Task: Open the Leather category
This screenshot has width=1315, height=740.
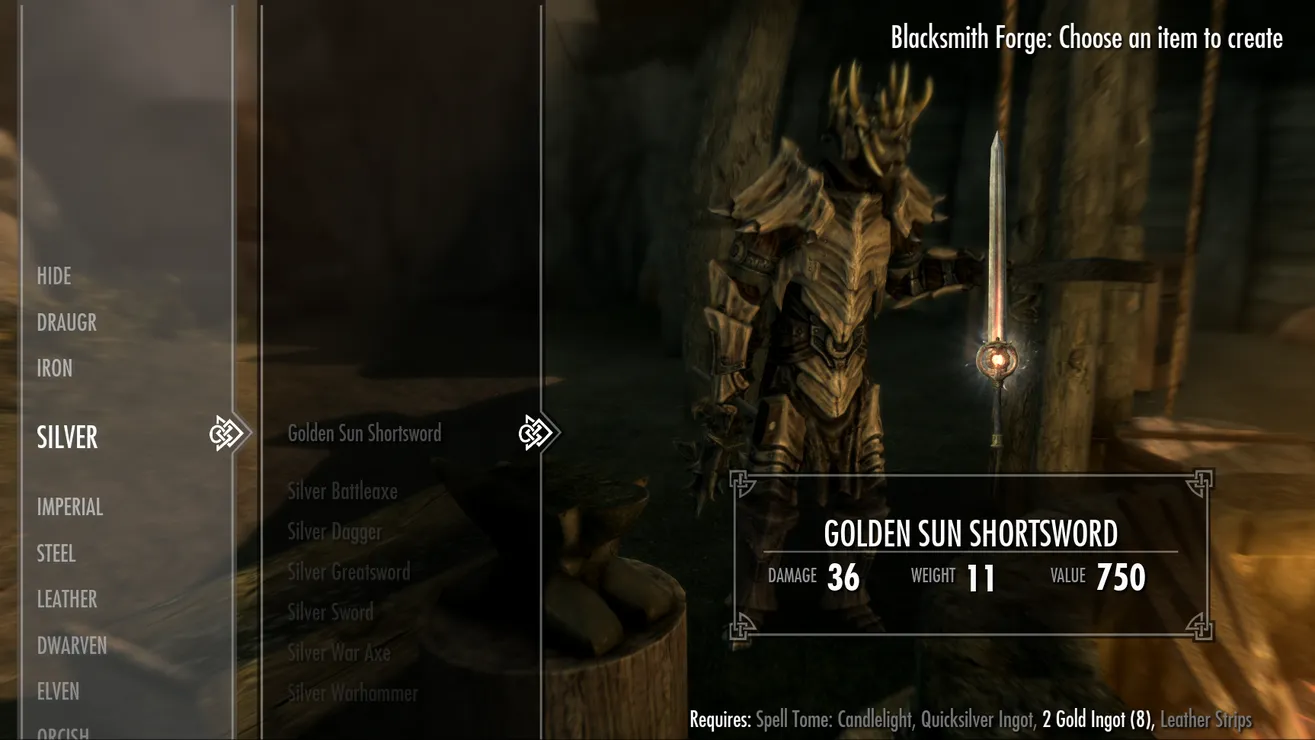Action: [67, 599]
